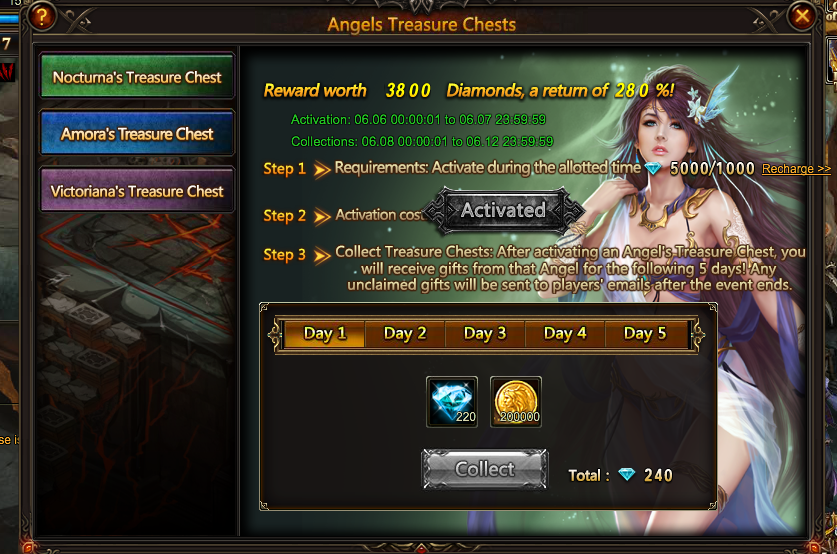This screenshot has width=837, height=554.
Task: Switch to the Day 5 tab
Action: coord(645,334)
